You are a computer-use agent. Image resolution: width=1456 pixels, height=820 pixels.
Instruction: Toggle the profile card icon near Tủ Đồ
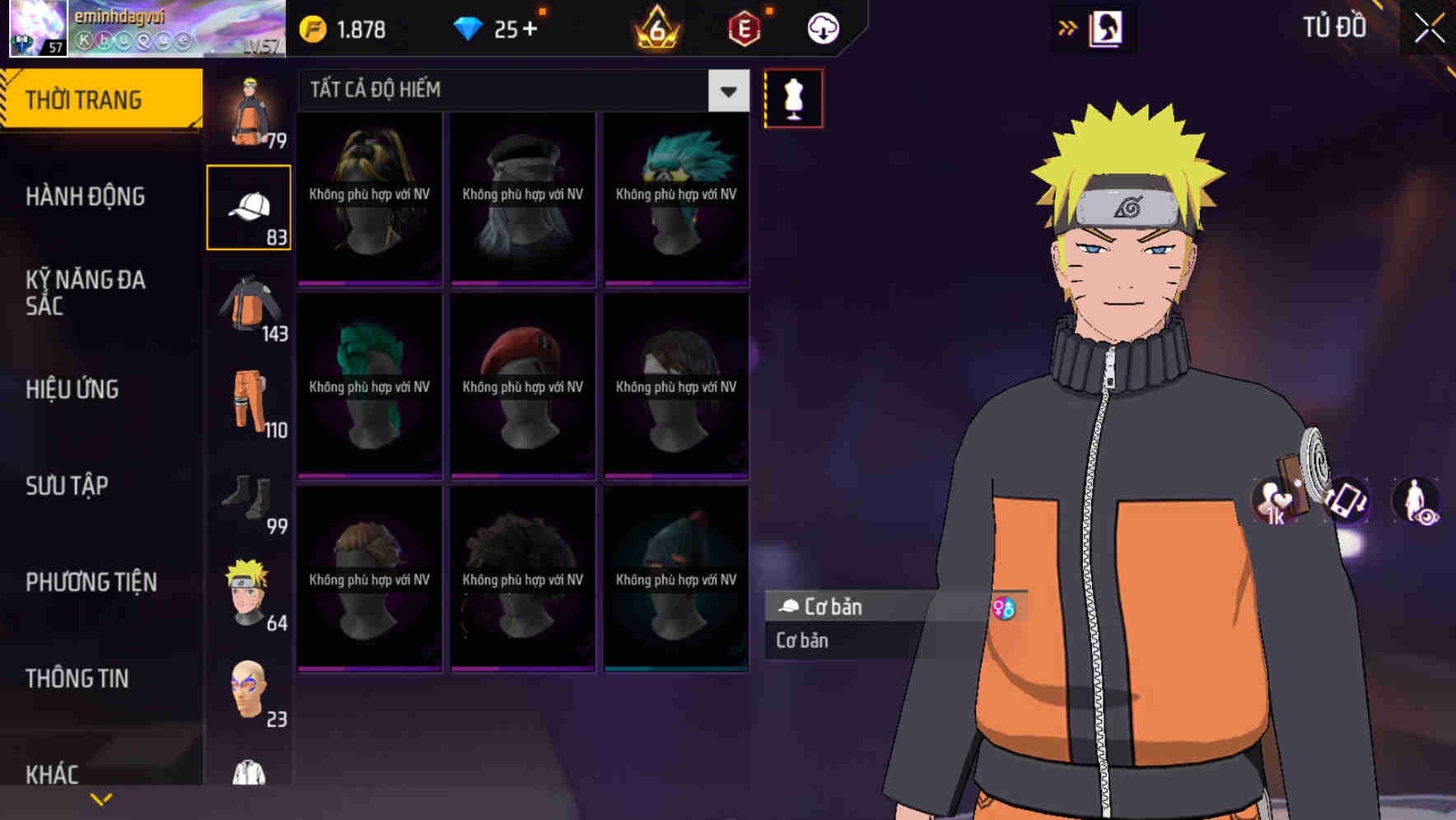1106,26
